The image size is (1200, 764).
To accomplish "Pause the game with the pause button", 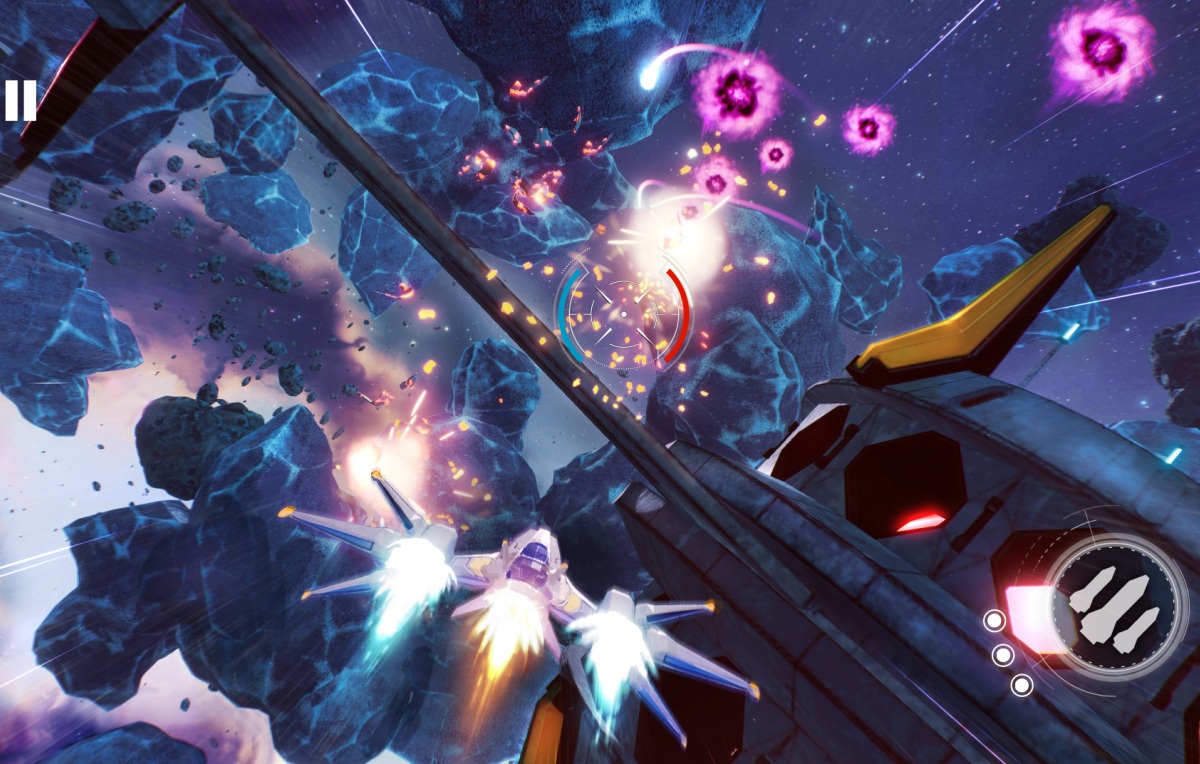I will 20,101.
